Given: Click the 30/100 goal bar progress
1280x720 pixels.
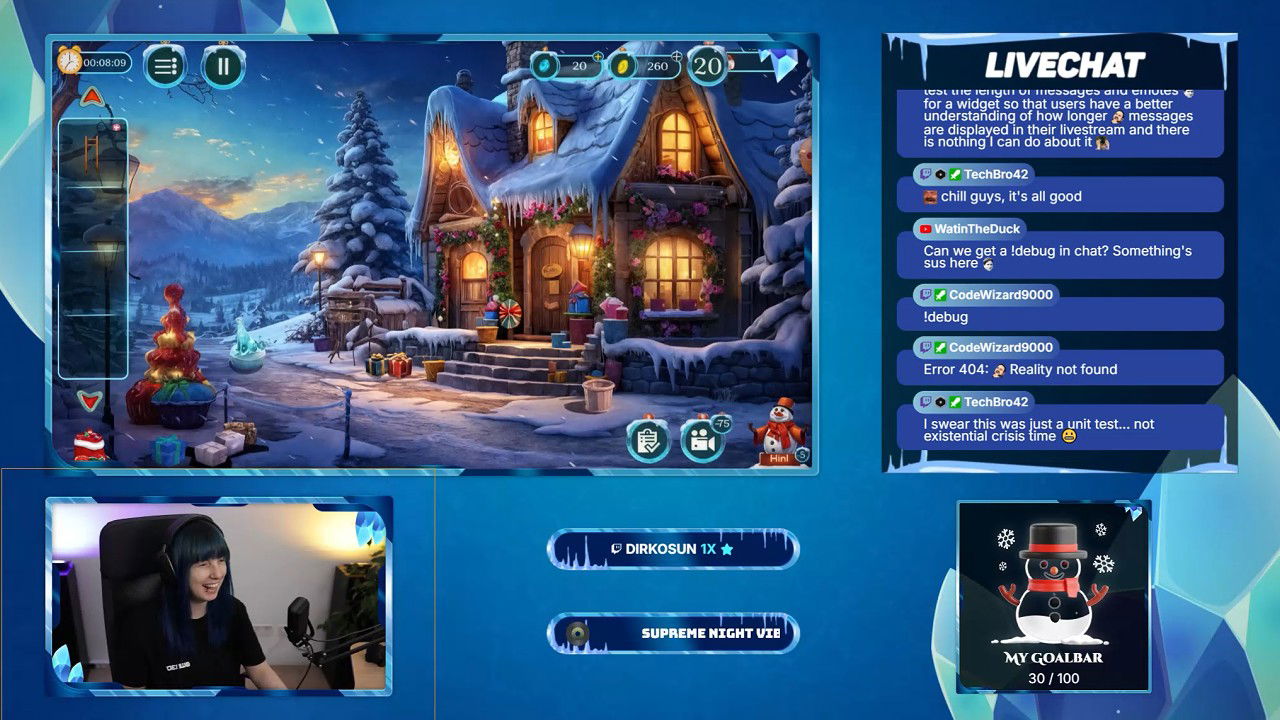Looking at the screenshot, I should 1052,676.
